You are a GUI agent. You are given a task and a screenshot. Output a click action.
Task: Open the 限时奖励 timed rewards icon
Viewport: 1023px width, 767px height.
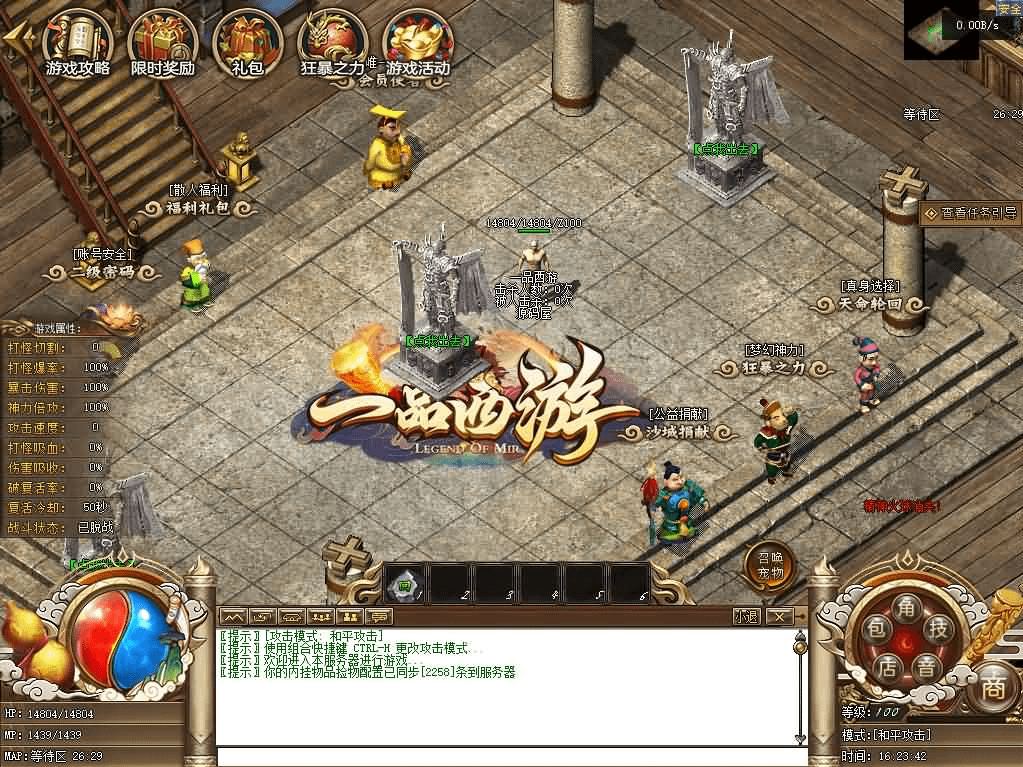(x=162, y=42)
